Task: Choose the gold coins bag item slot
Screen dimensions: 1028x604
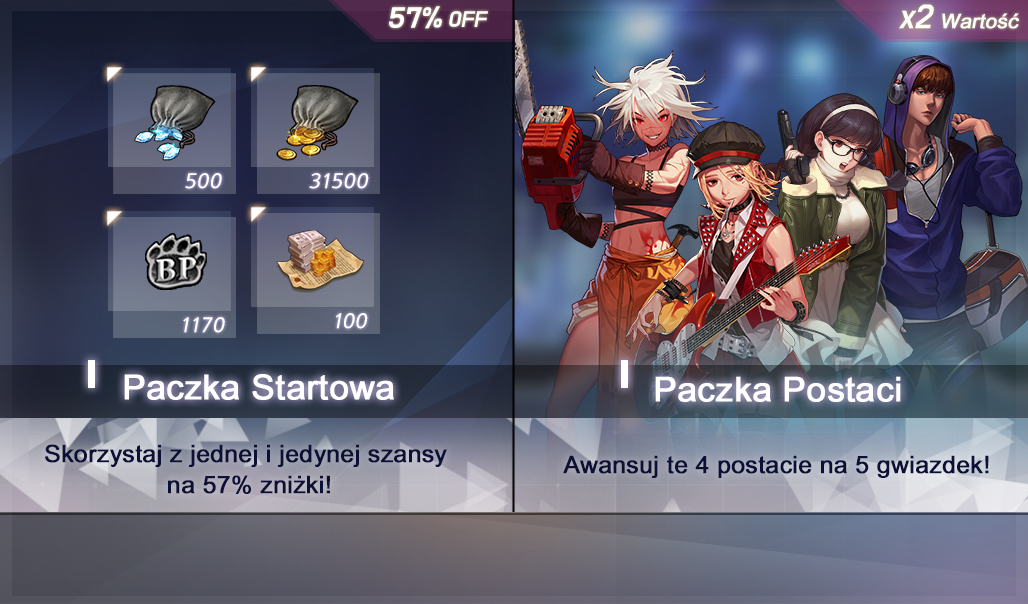Action: (x=314, y=130)
